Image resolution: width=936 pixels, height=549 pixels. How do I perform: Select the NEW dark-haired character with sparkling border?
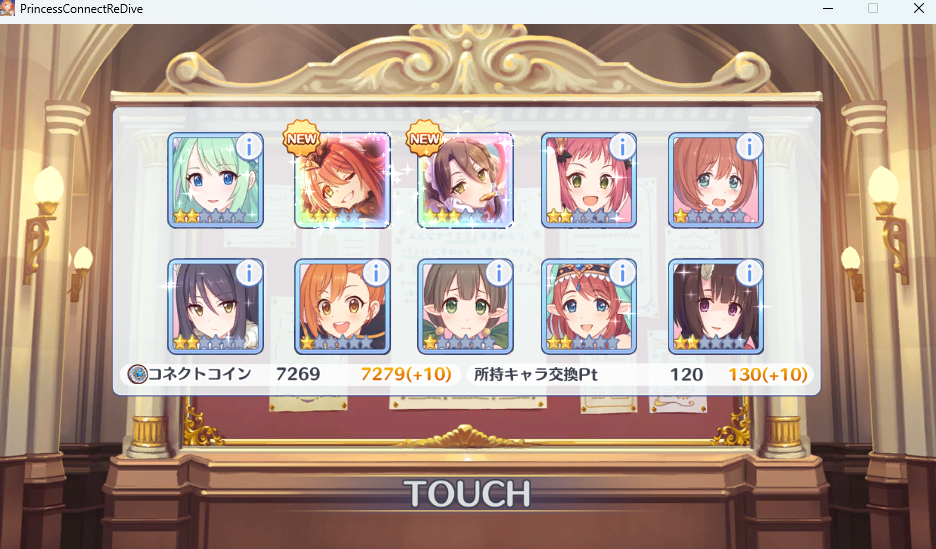pyautogui.click(x=466, y=181)
